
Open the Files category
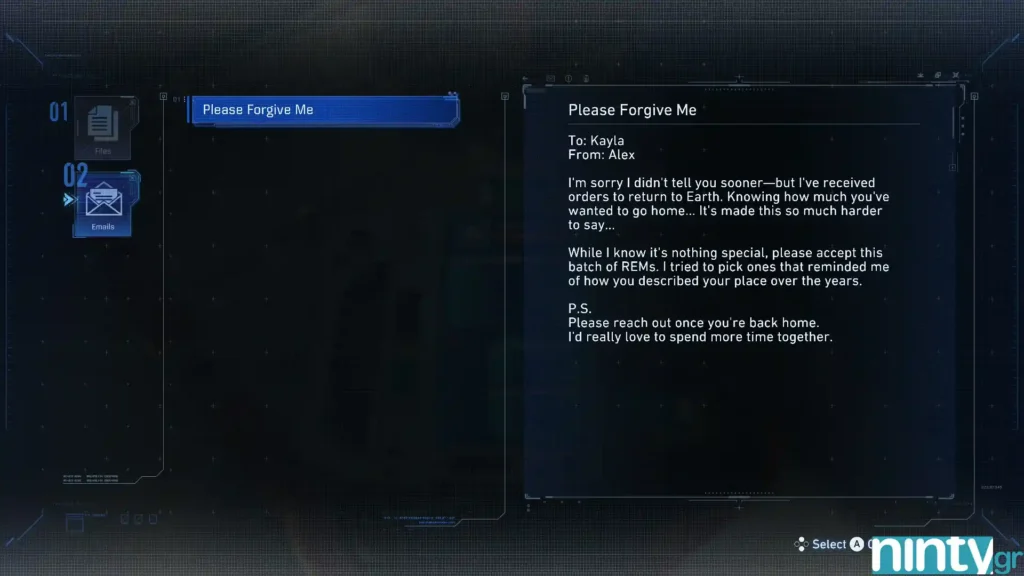[103, 128]
